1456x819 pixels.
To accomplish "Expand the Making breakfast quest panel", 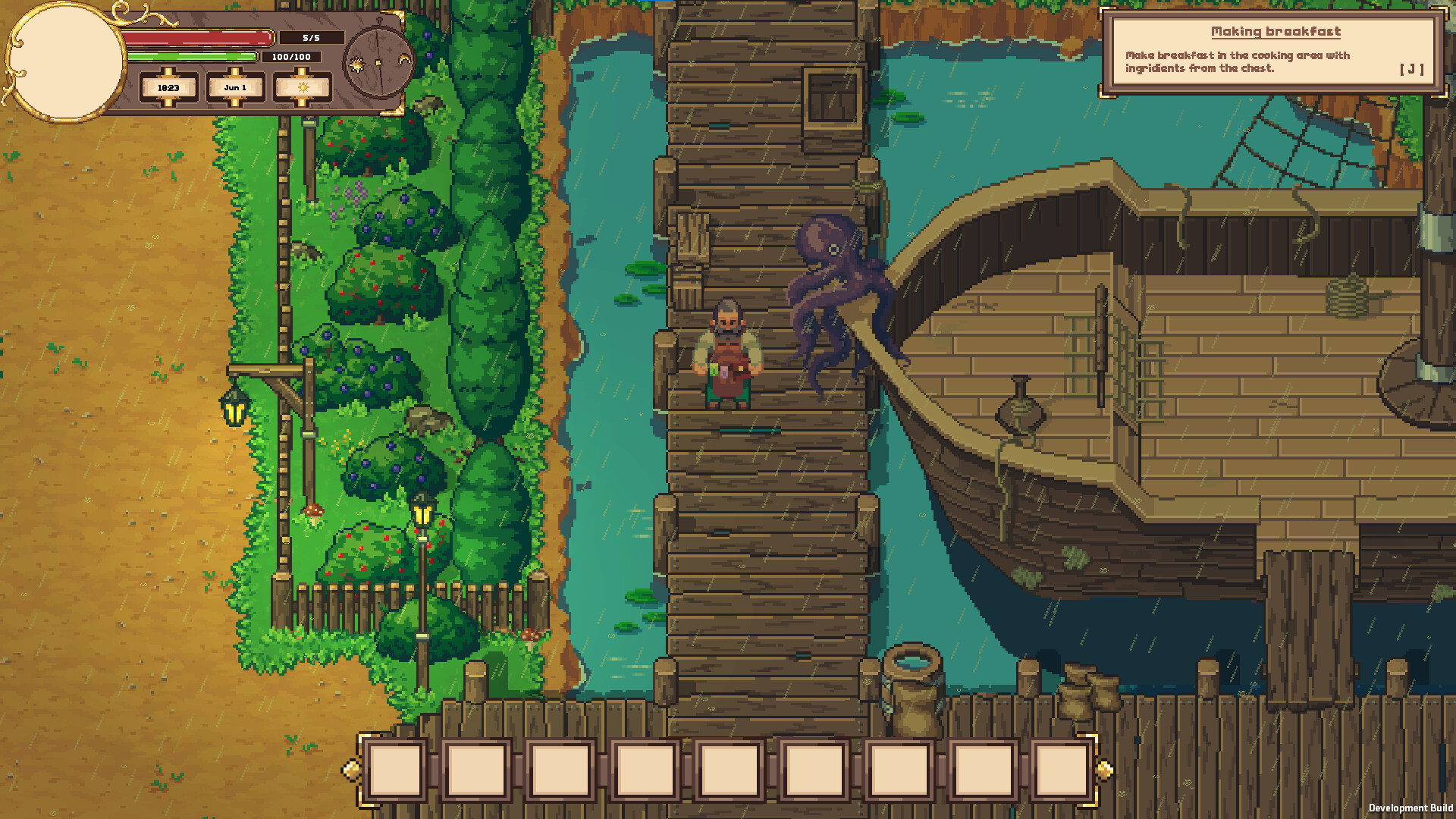I will point(1274,53).
